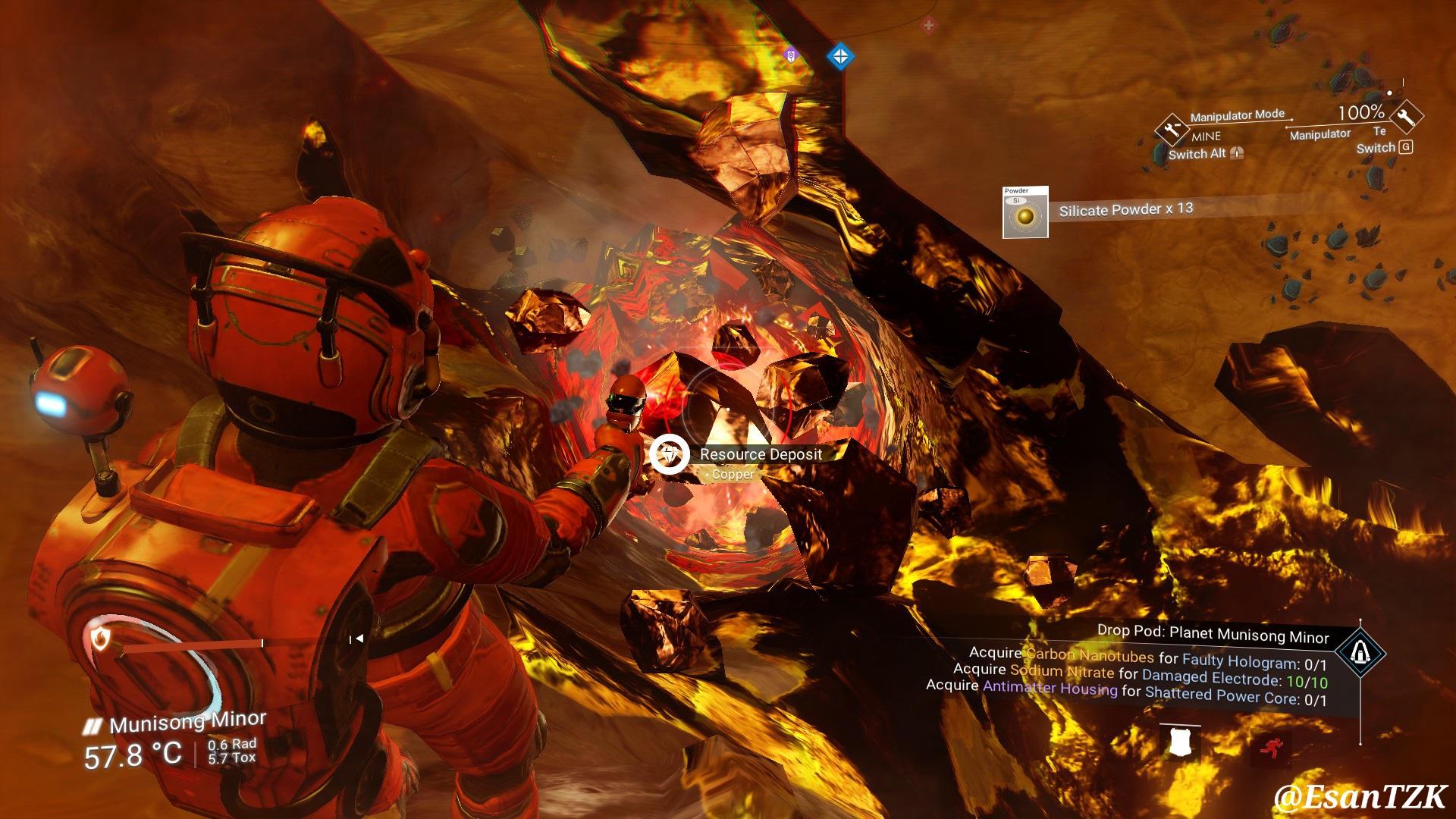Click the hazard protection shield icon
Image resolution: width=1456 pixels, height=819 pixels.
click(99, 639)
